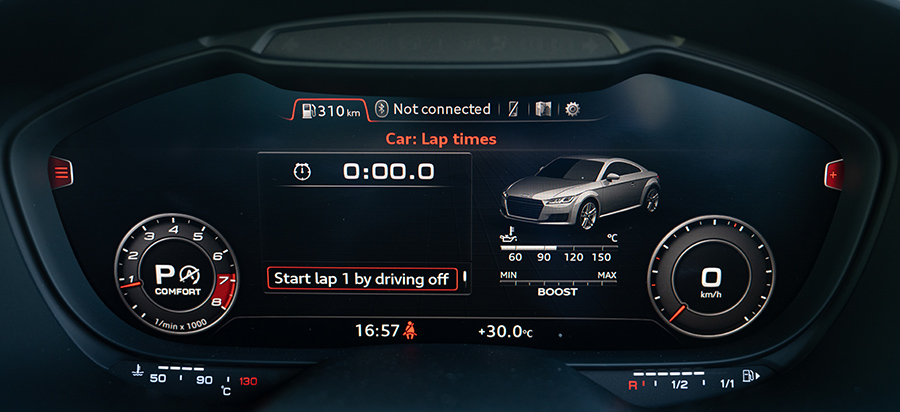The image size is (900, 412).
Task: Switch to the phone tab icon
Action: click(513, 109)
